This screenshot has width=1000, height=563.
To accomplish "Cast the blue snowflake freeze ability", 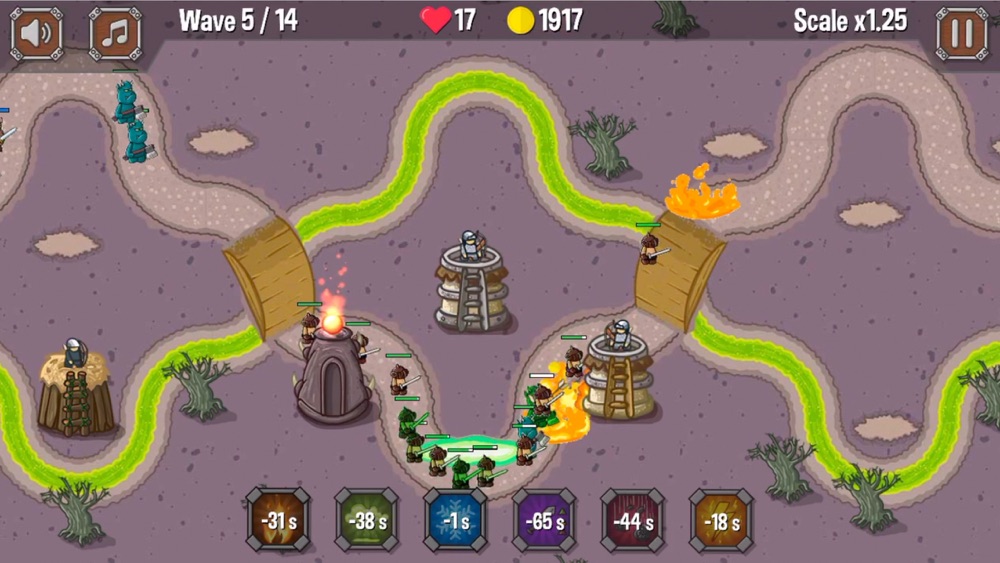I will (455, 520).
